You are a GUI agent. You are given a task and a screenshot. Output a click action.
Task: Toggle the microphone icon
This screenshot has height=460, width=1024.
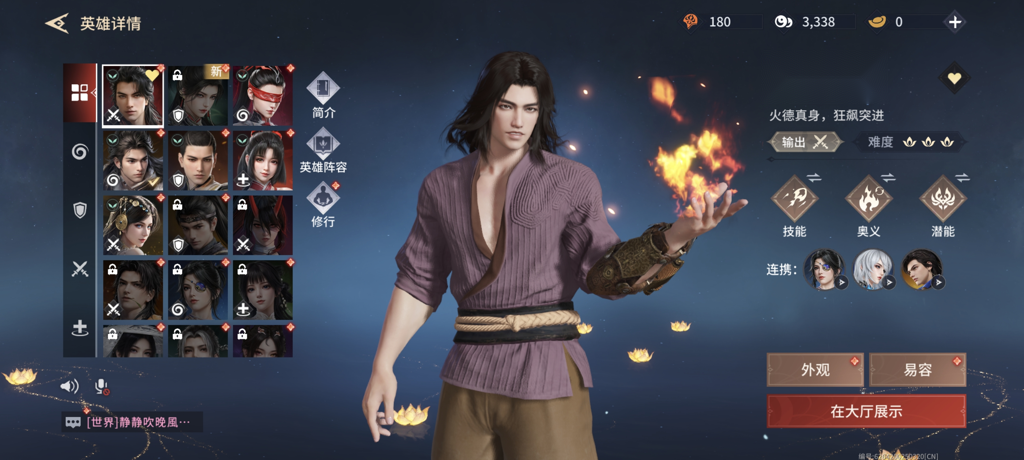[101, 386]
